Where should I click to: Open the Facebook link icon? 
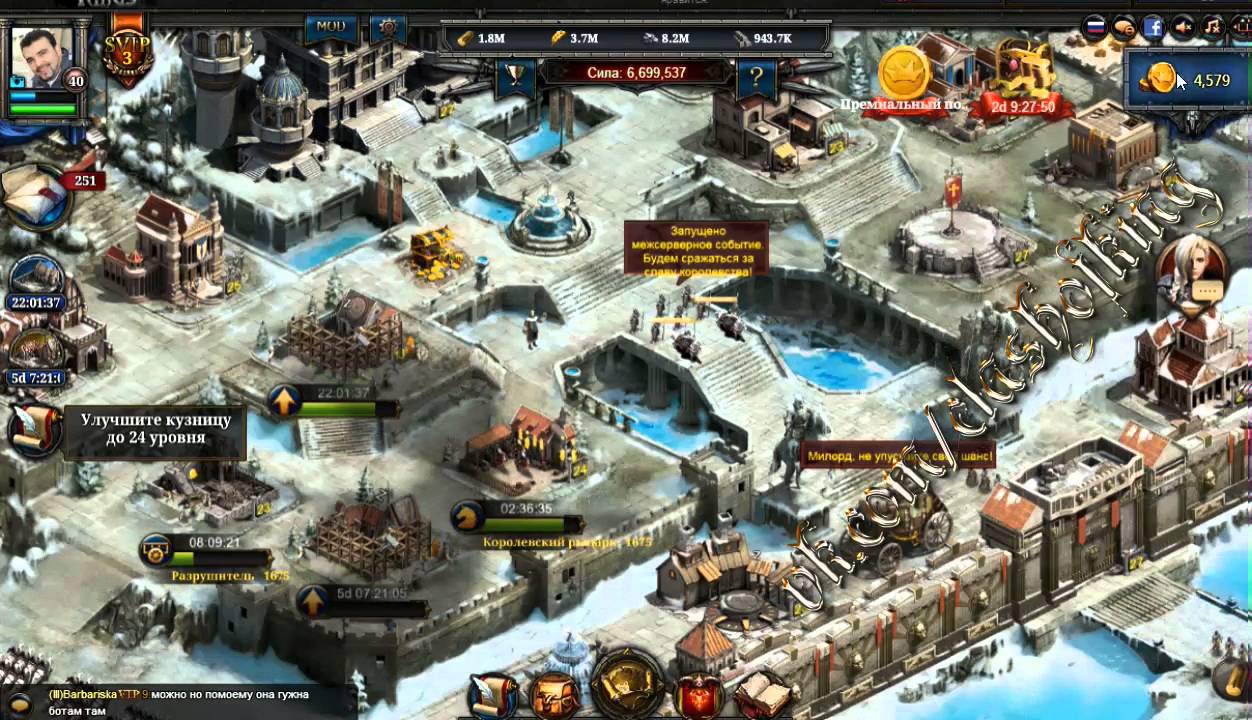(1154, 27)
